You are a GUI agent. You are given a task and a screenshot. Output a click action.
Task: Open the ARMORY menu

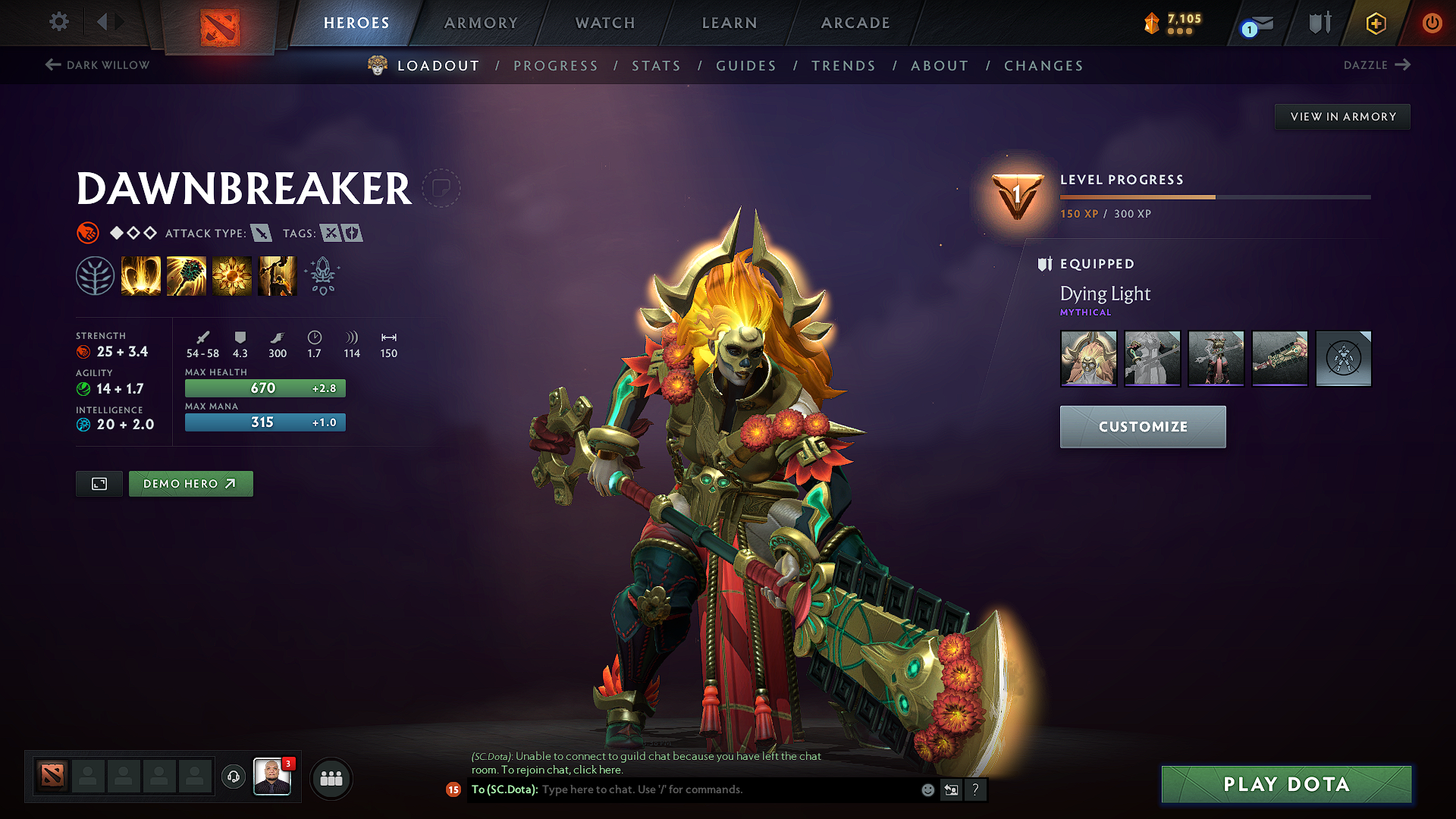tap(481, 23)
